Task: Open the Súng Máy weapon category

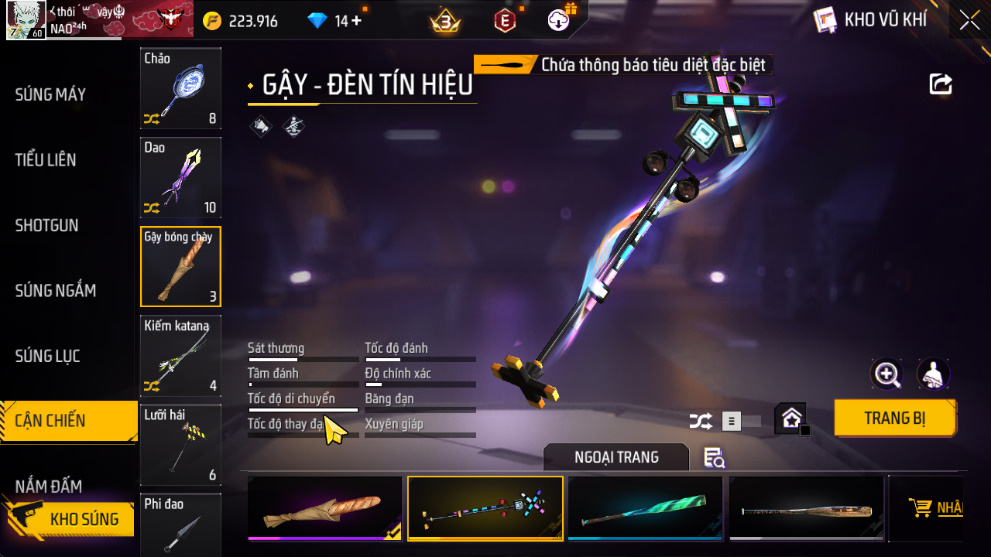Action: (x=51, y=95)
